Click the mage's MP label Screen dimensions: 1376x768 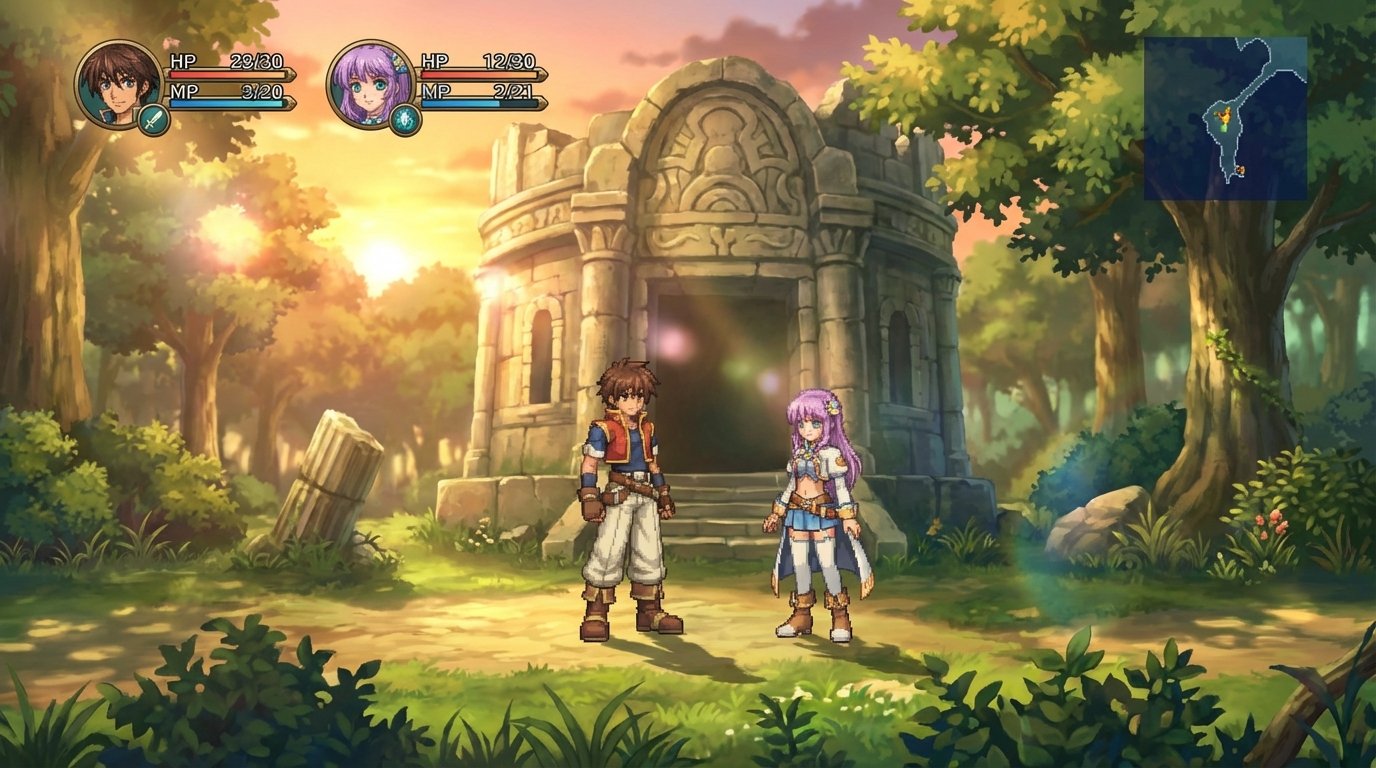click(x=436, y=92)
